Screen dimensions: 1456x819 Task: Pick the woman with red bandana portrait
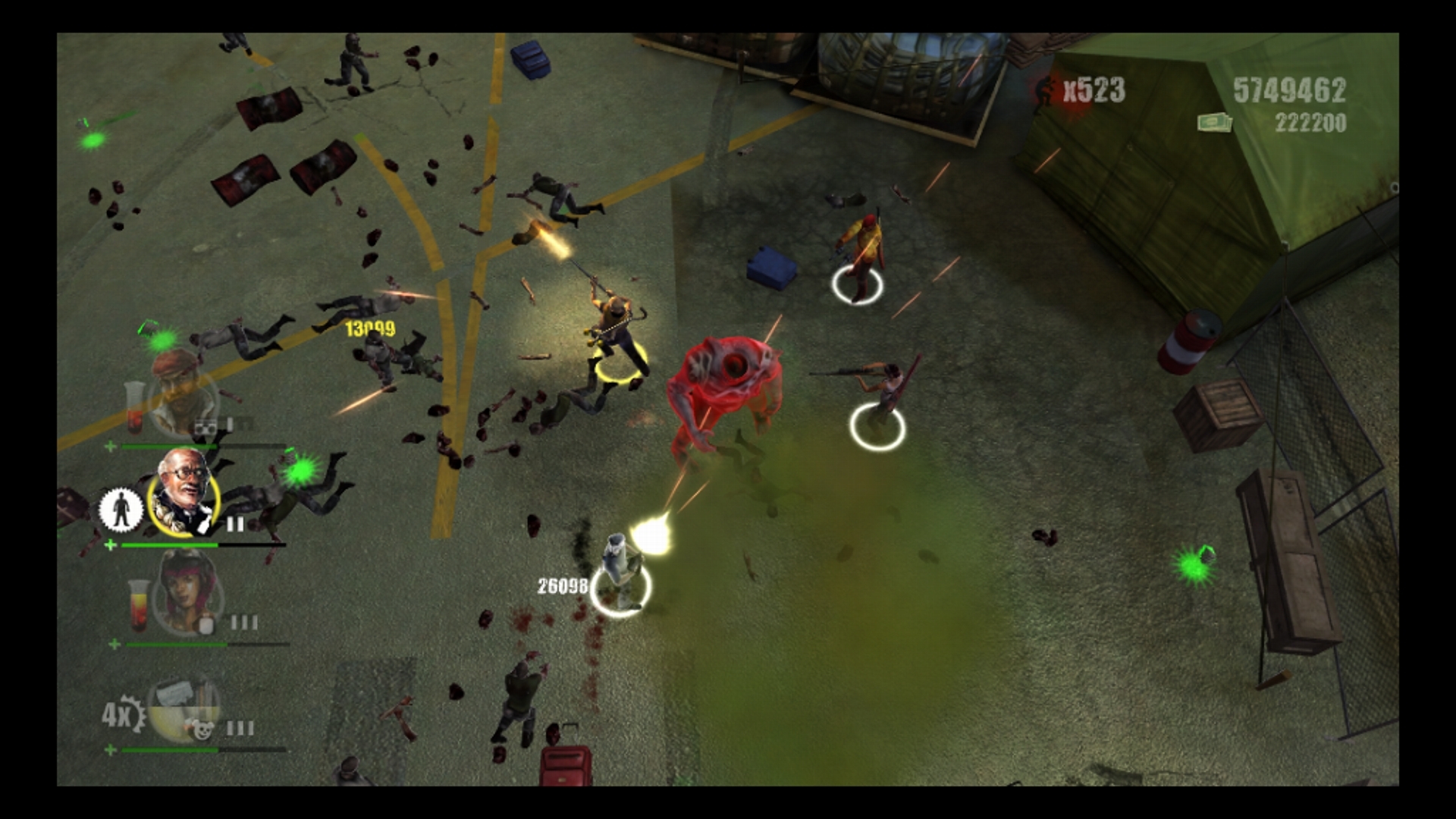(187, 593)
